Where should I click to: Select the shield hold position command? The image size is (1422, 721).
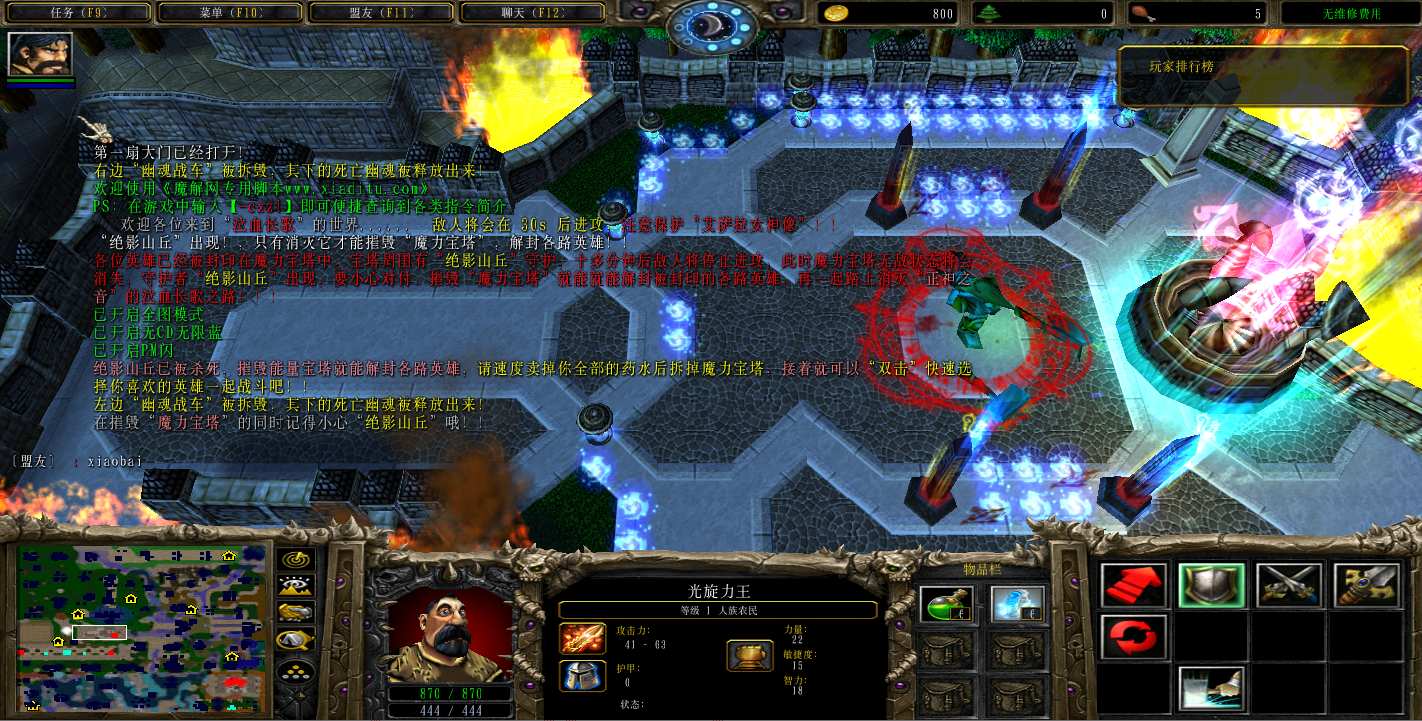pos(1211,586)
